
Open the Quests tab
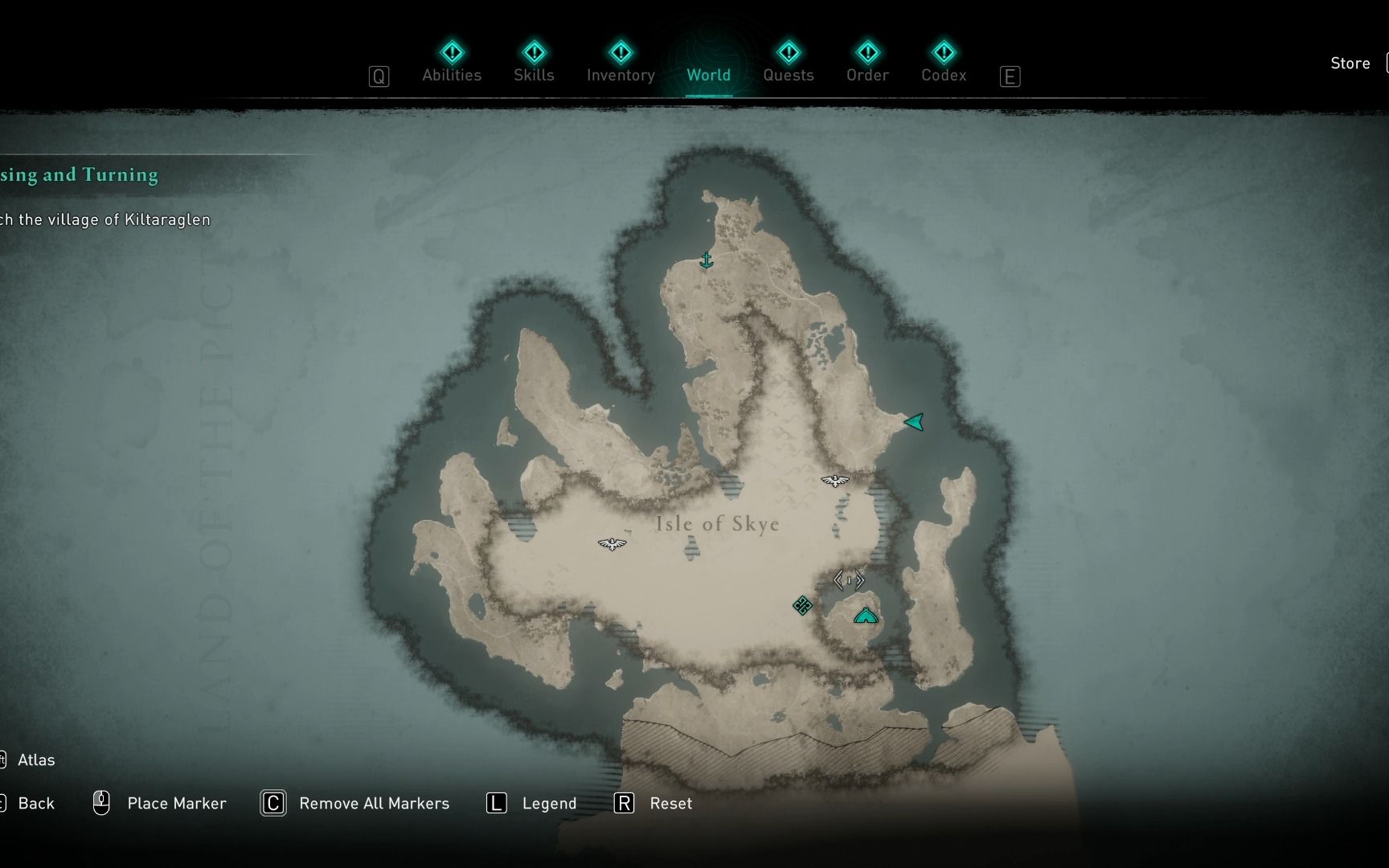click(x=789, y=64)
